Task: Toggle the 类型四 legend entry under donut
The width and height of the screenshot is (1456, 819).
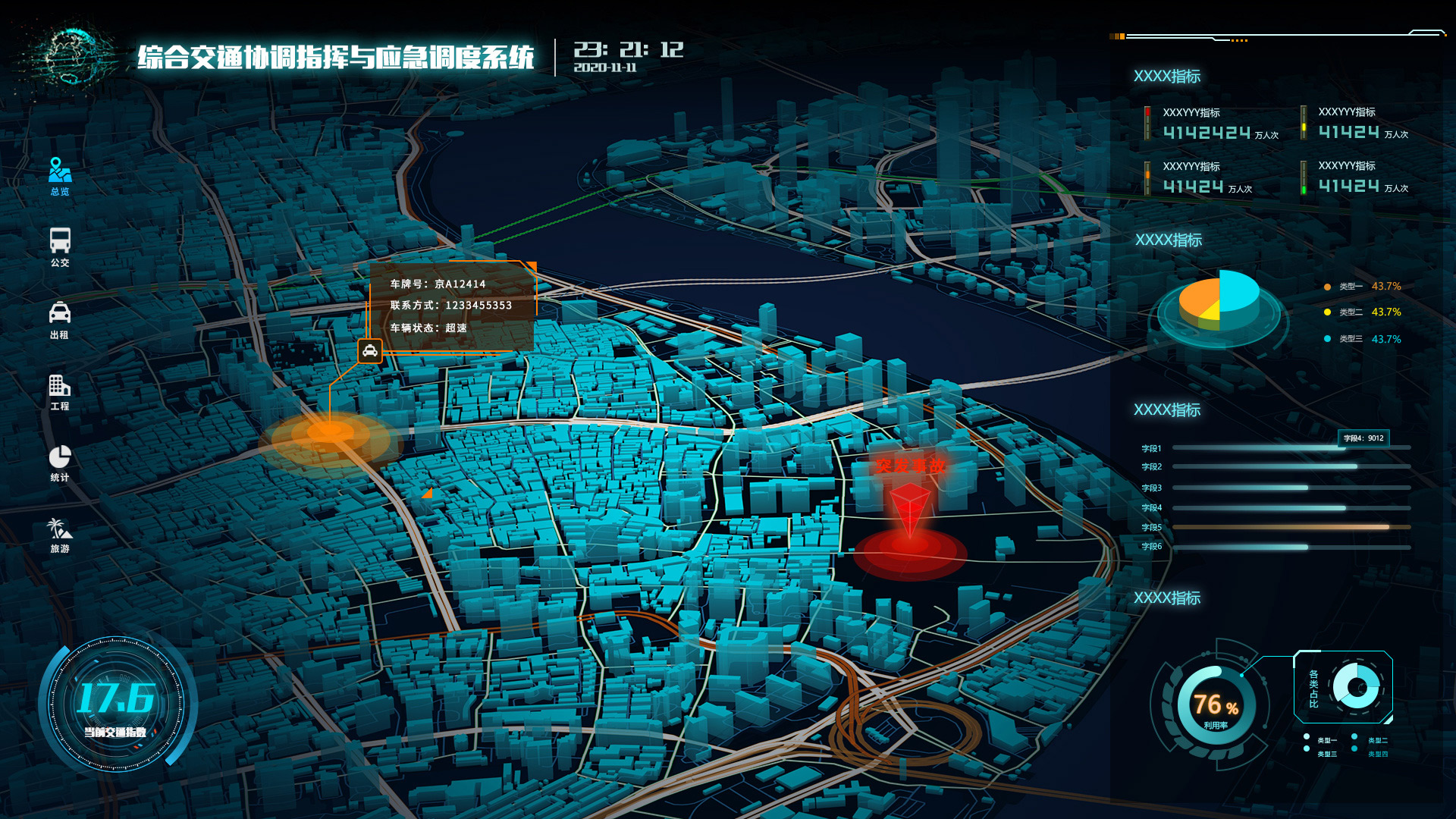Action: coord(1373,754)
